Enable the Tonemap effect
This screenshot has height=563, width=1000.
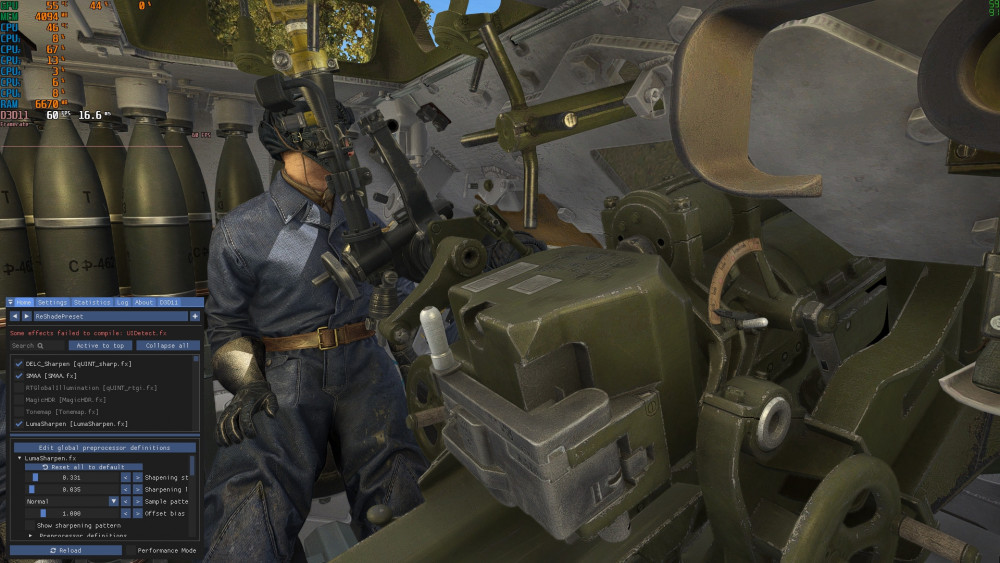(x=19, y=411)
